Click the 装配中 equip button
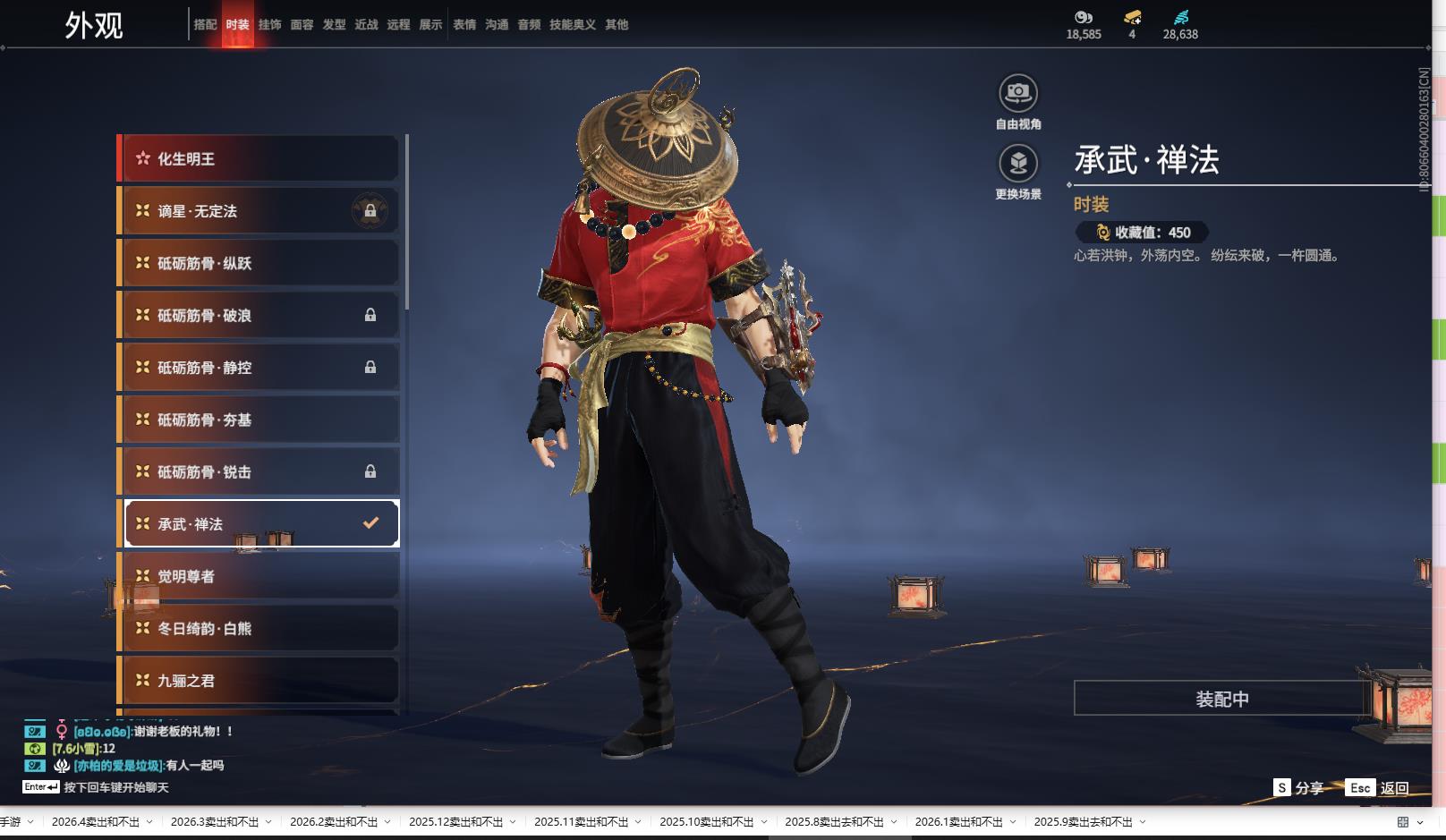Viewport: 1446px width, 840px height. click(x=1221, y=699)
